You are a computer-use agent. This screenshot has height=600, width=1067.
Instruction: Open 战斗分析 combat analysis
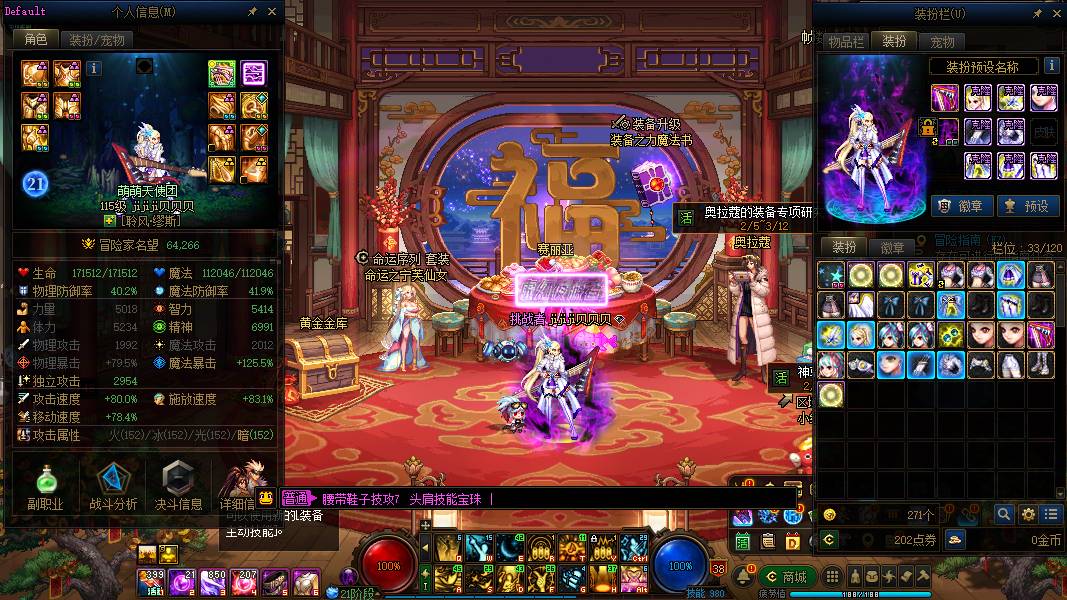(113, 487)
